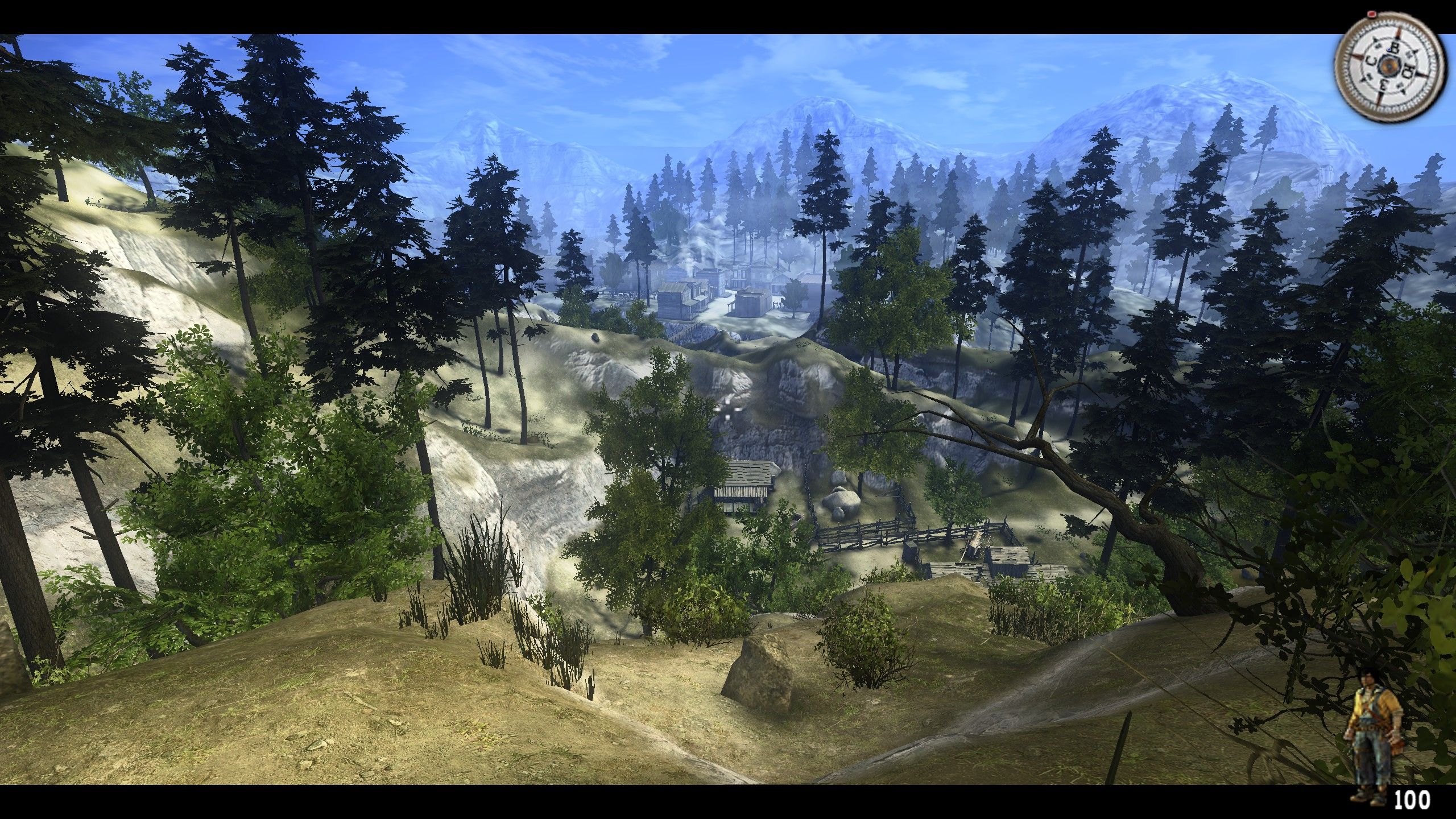Select the Cyrillic "С" (North) marker on compass
This screenshot has height=819, width=1456.
1370,61
